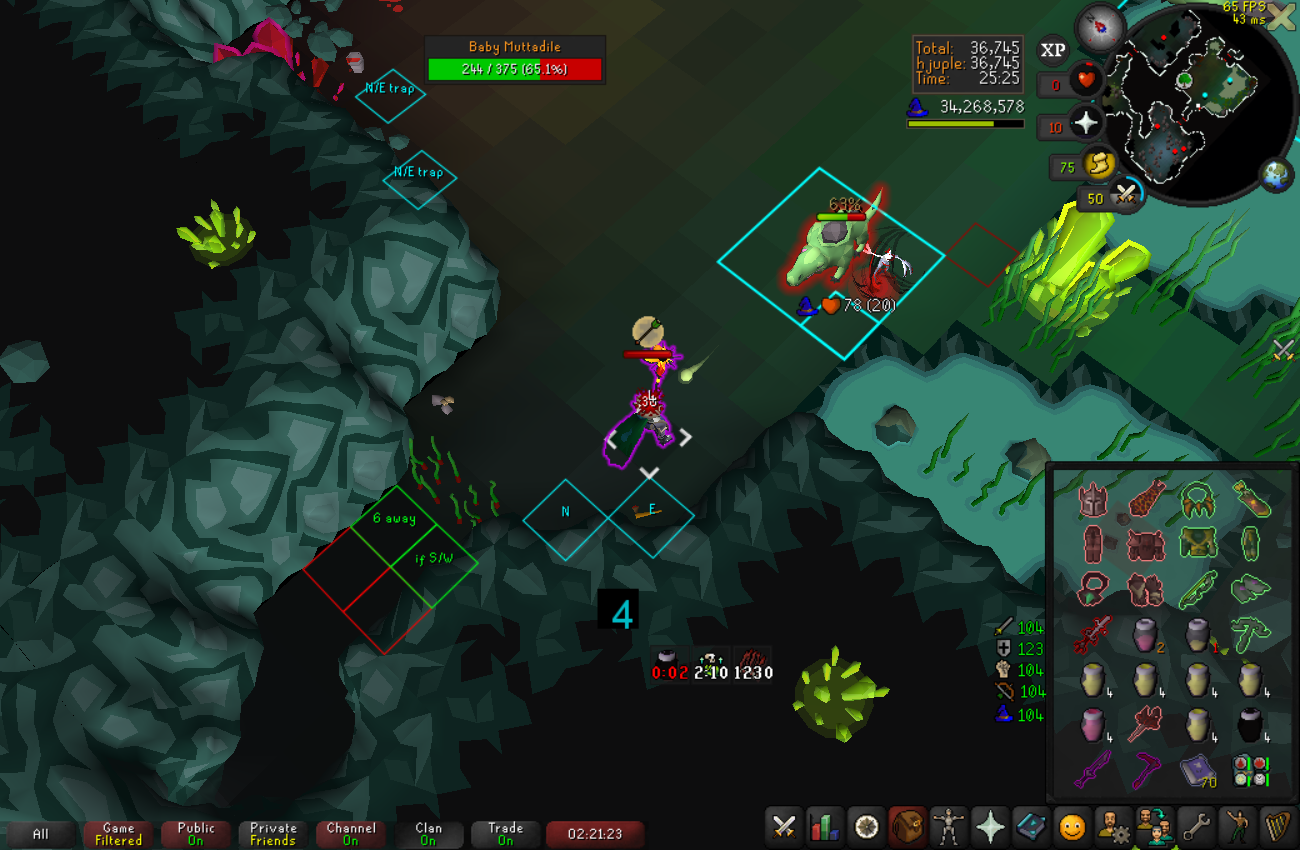
Task: Open the world map globe
Action: click(1277, 174)
